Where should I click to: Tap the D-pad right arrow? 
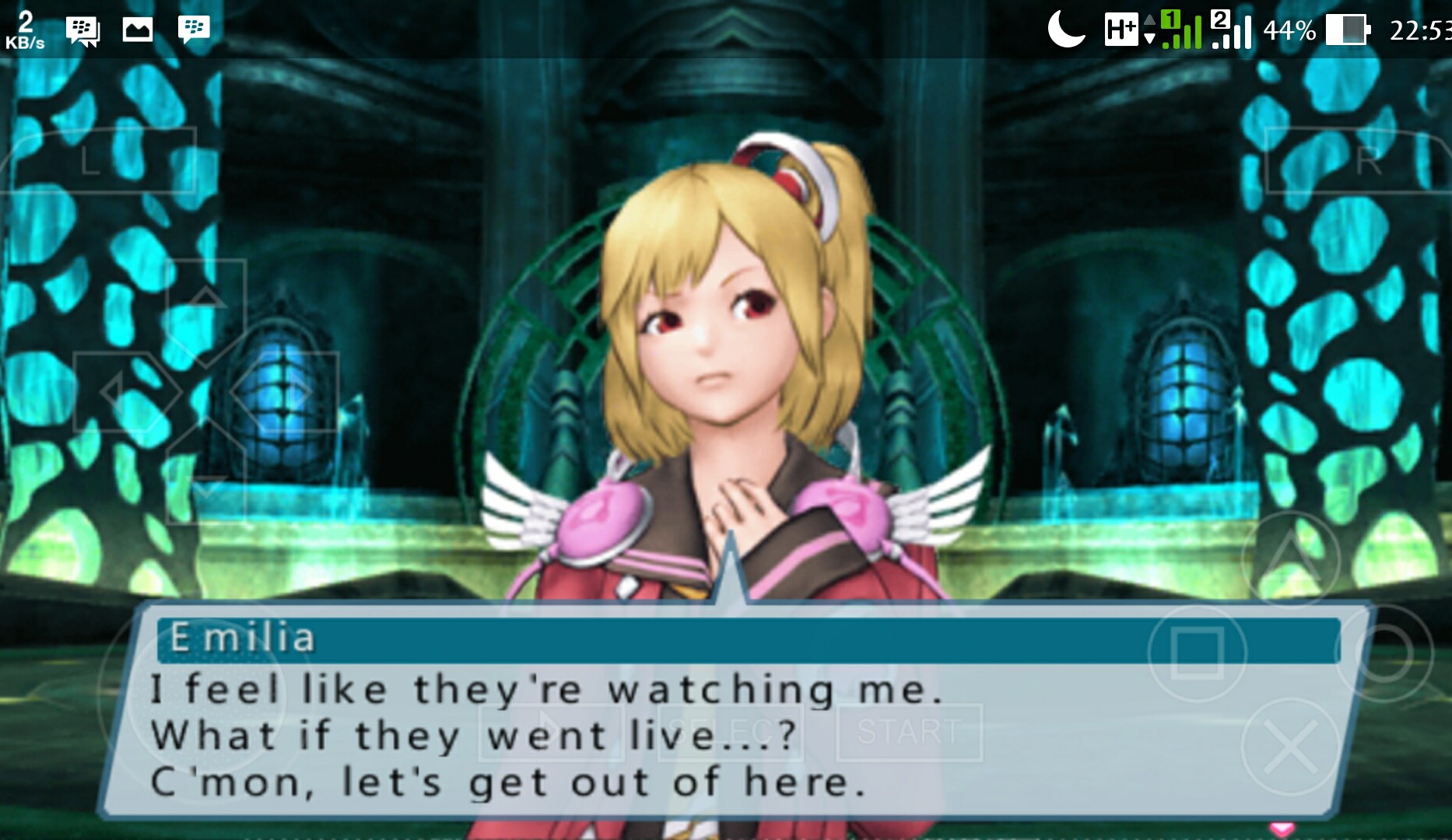(289, 391)
